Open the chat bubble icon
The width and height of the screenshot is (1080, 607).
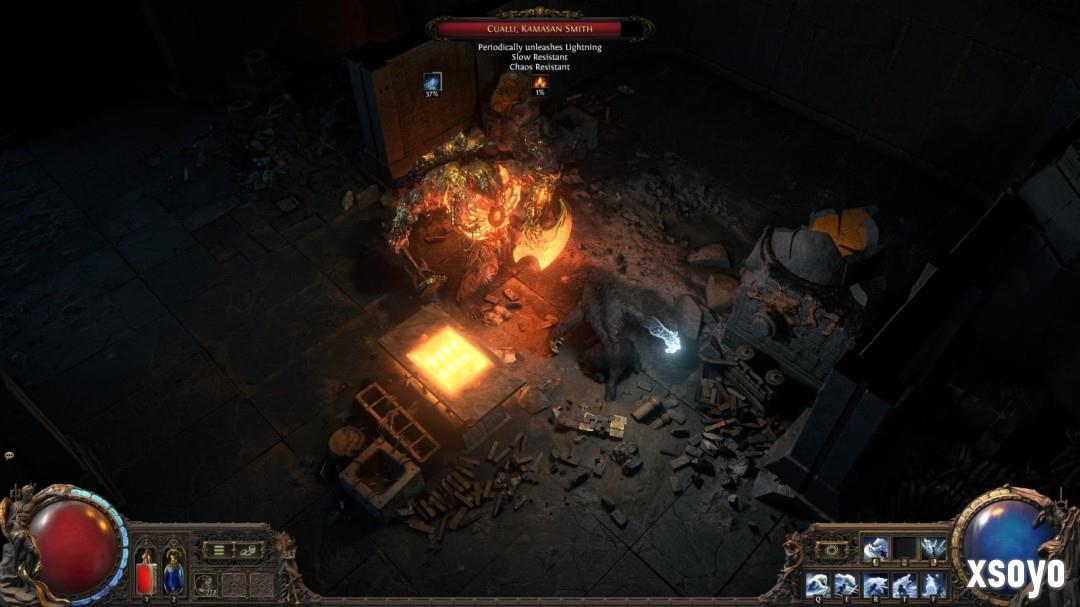coord(9,455)
